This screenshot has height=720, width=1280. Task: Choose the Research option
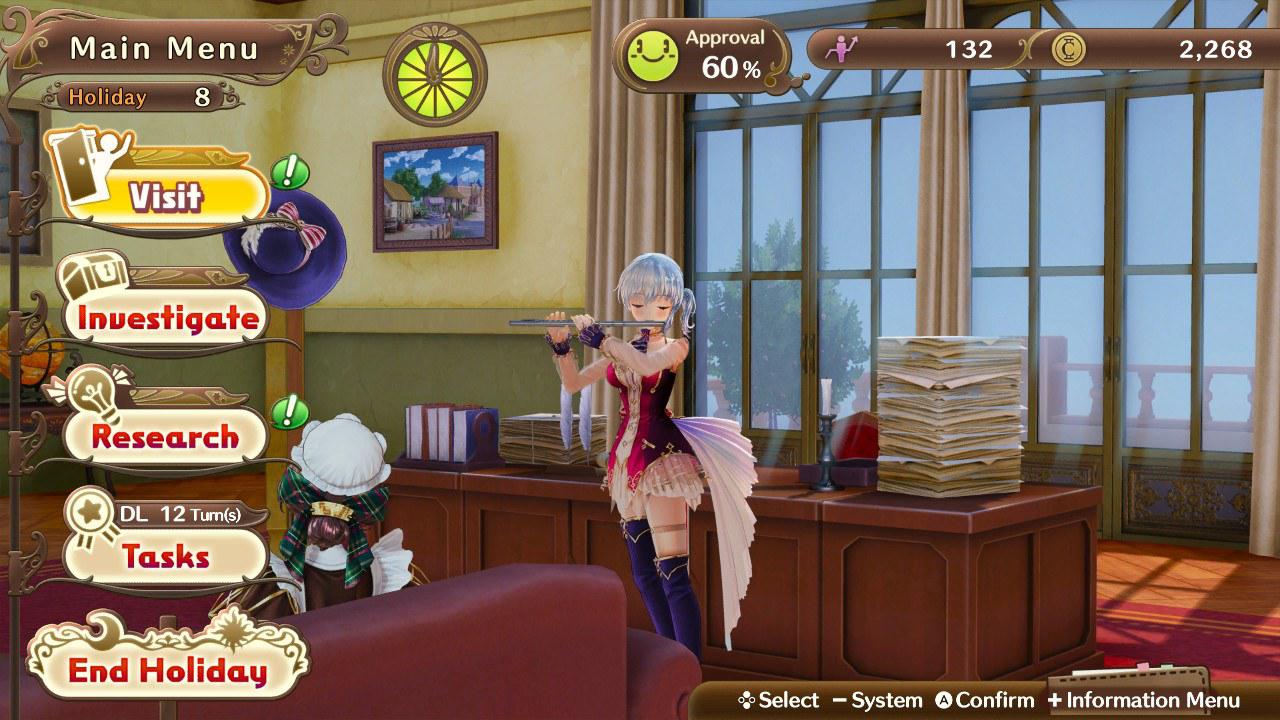[165, 436]
